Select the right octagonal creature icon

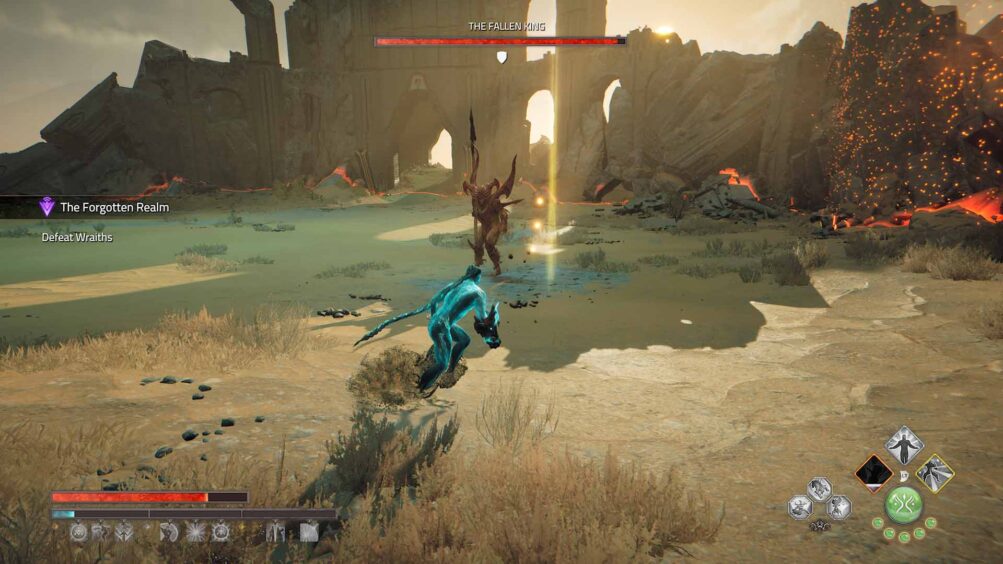click(x=838, y=508)
